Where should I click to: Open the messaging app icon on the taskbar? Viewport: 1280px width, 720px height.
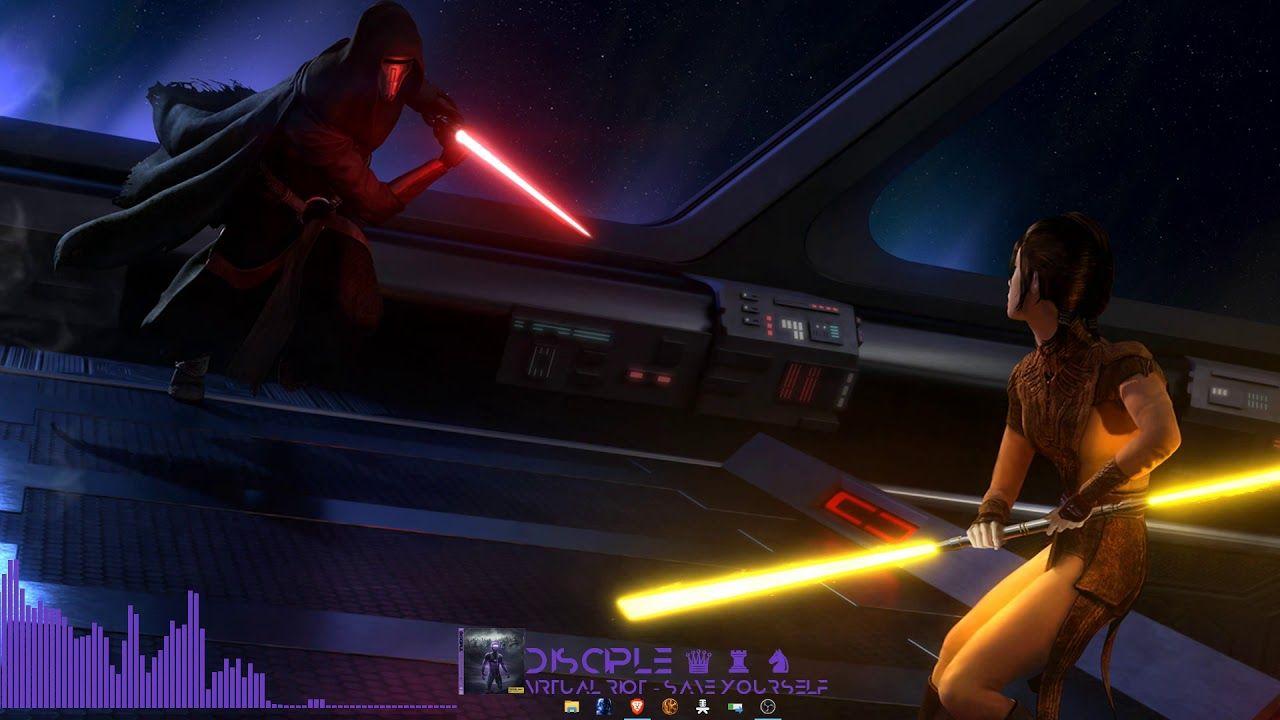pyautogui.click(x=737, y=707)
